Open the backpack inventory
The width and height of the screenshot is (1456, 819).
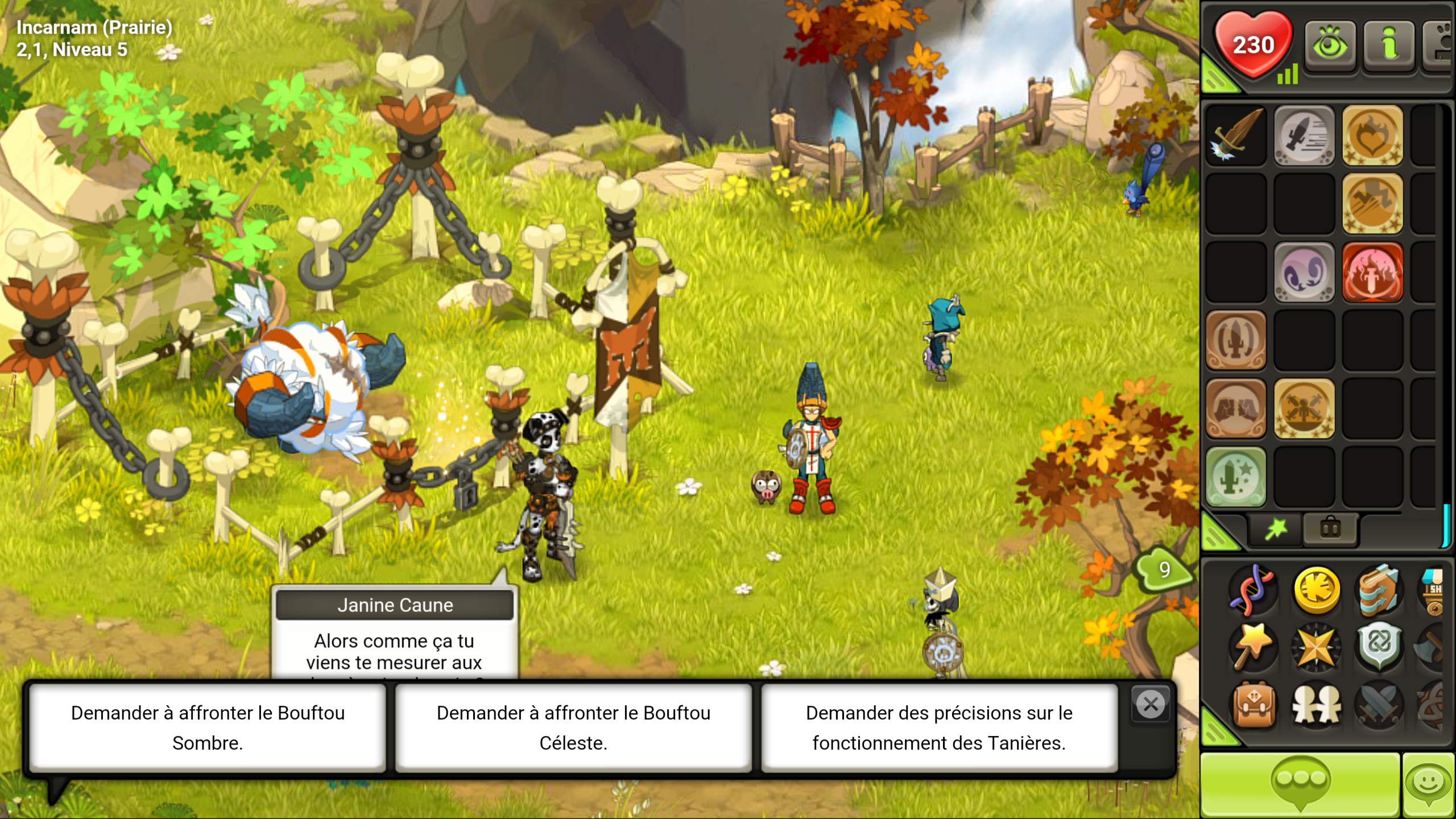click(1254, 706)
